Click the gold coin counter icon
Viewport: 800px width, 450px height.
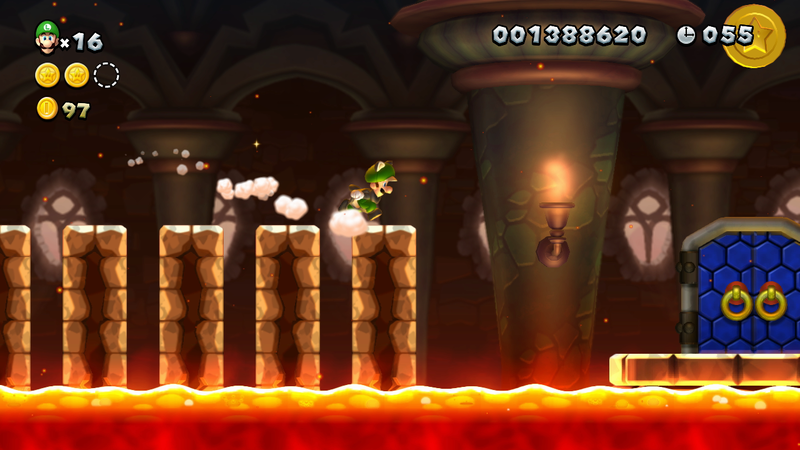pyautogui.click(x=47, y=108)
